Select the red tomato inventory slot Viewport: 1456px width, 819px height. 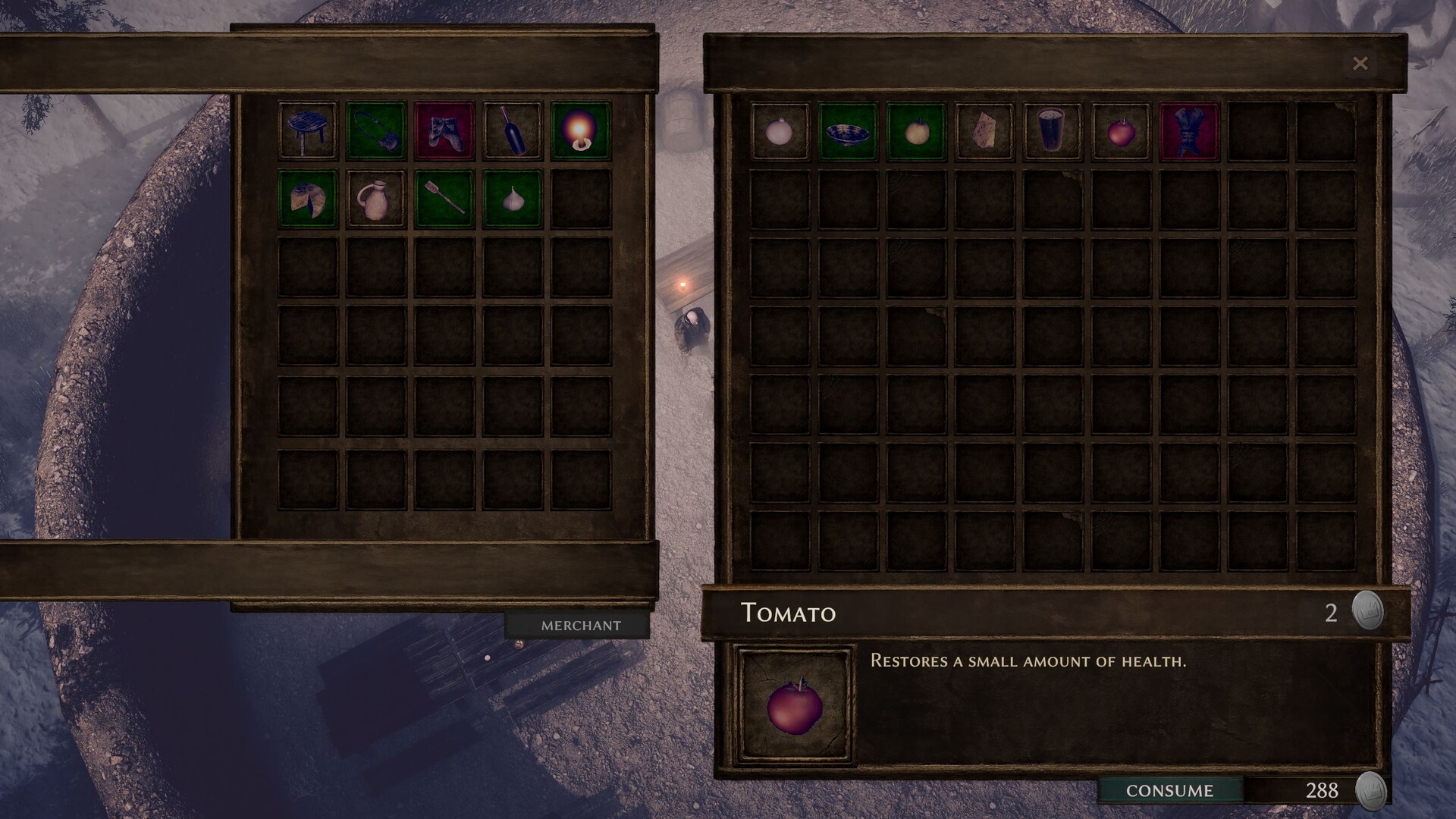pos(1121,131)
